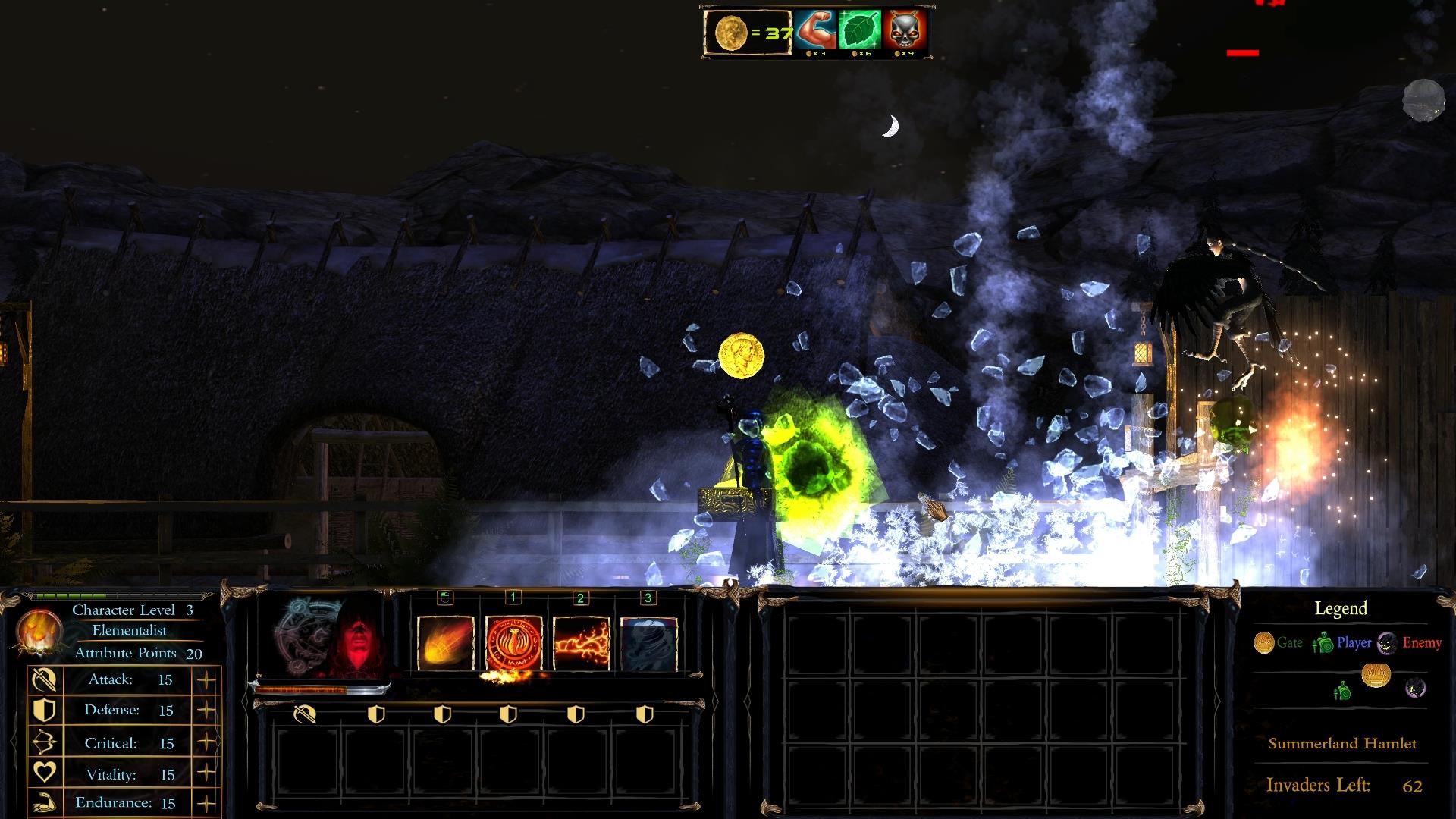Viewport: 1456px width, 819px height.
Task: Use the flame stream spell
Action: pos(582,643)
